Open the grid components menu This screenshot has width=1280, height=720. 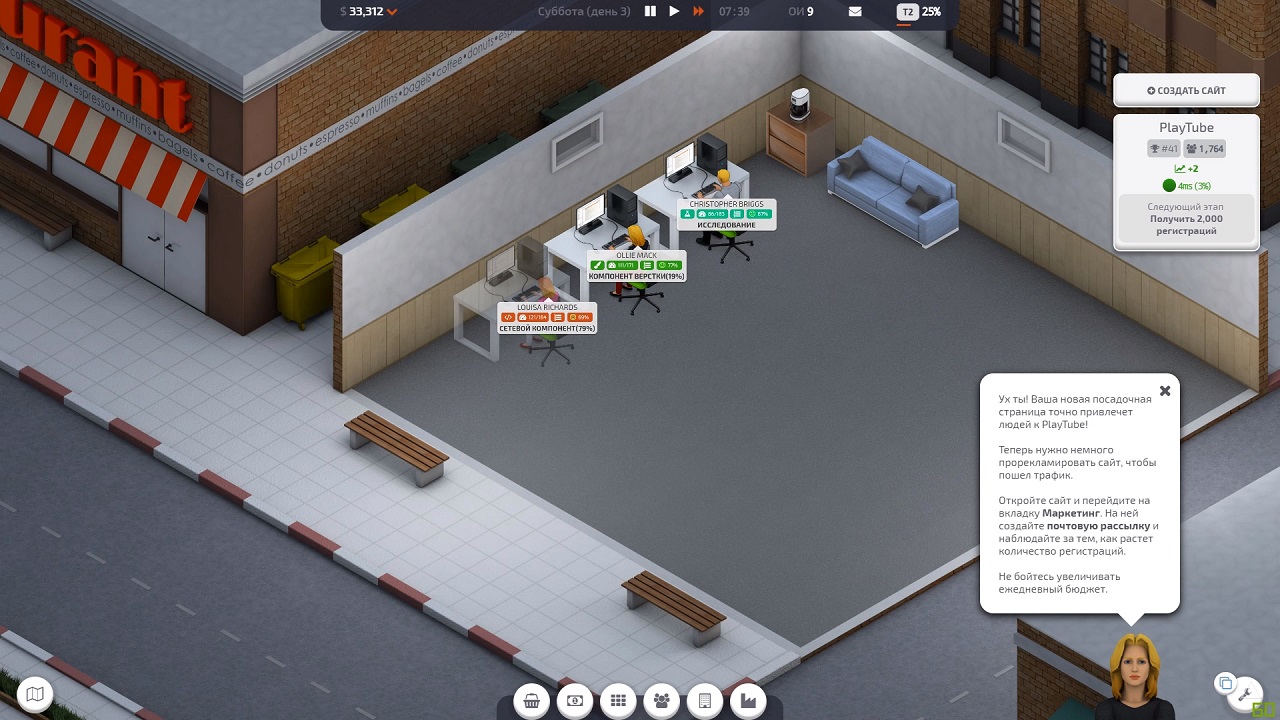[618, 701]
